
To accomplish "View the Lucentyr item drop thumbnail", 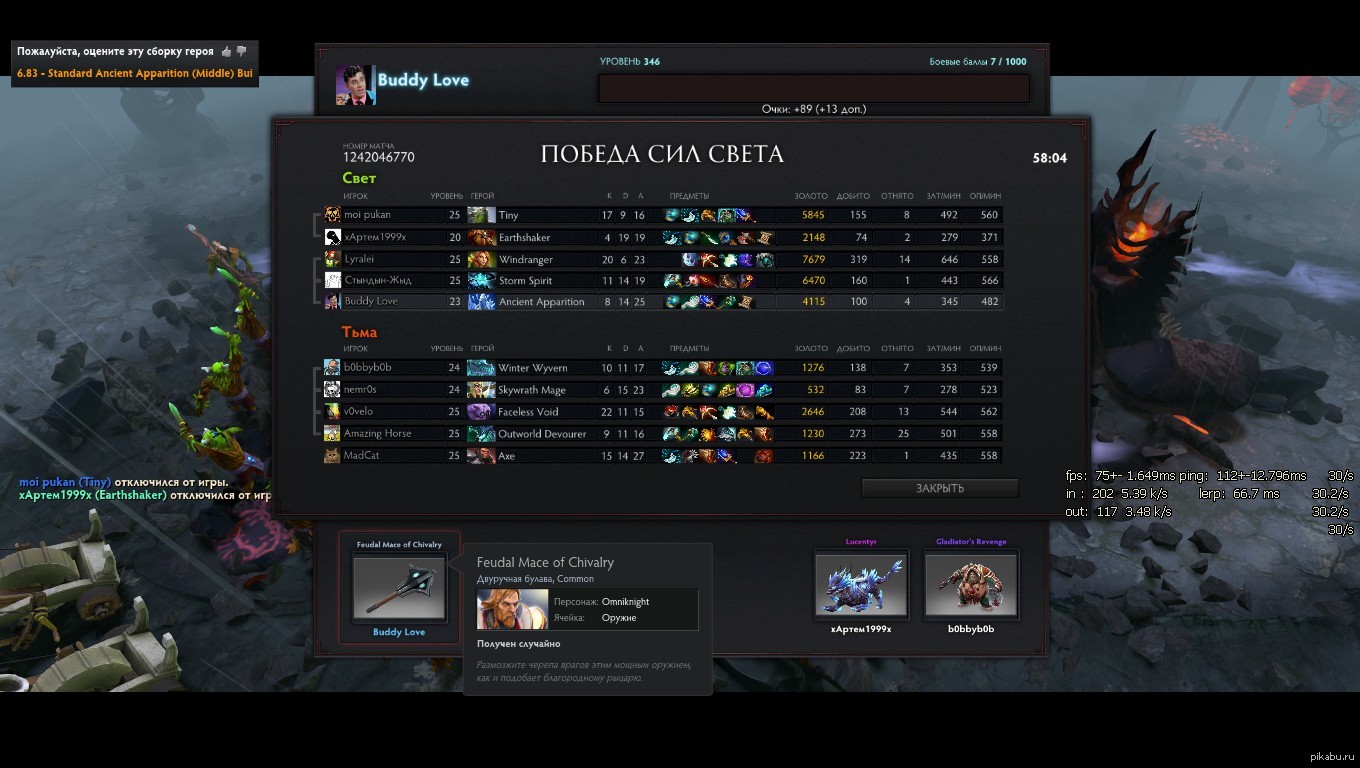I will coord(860,585).
